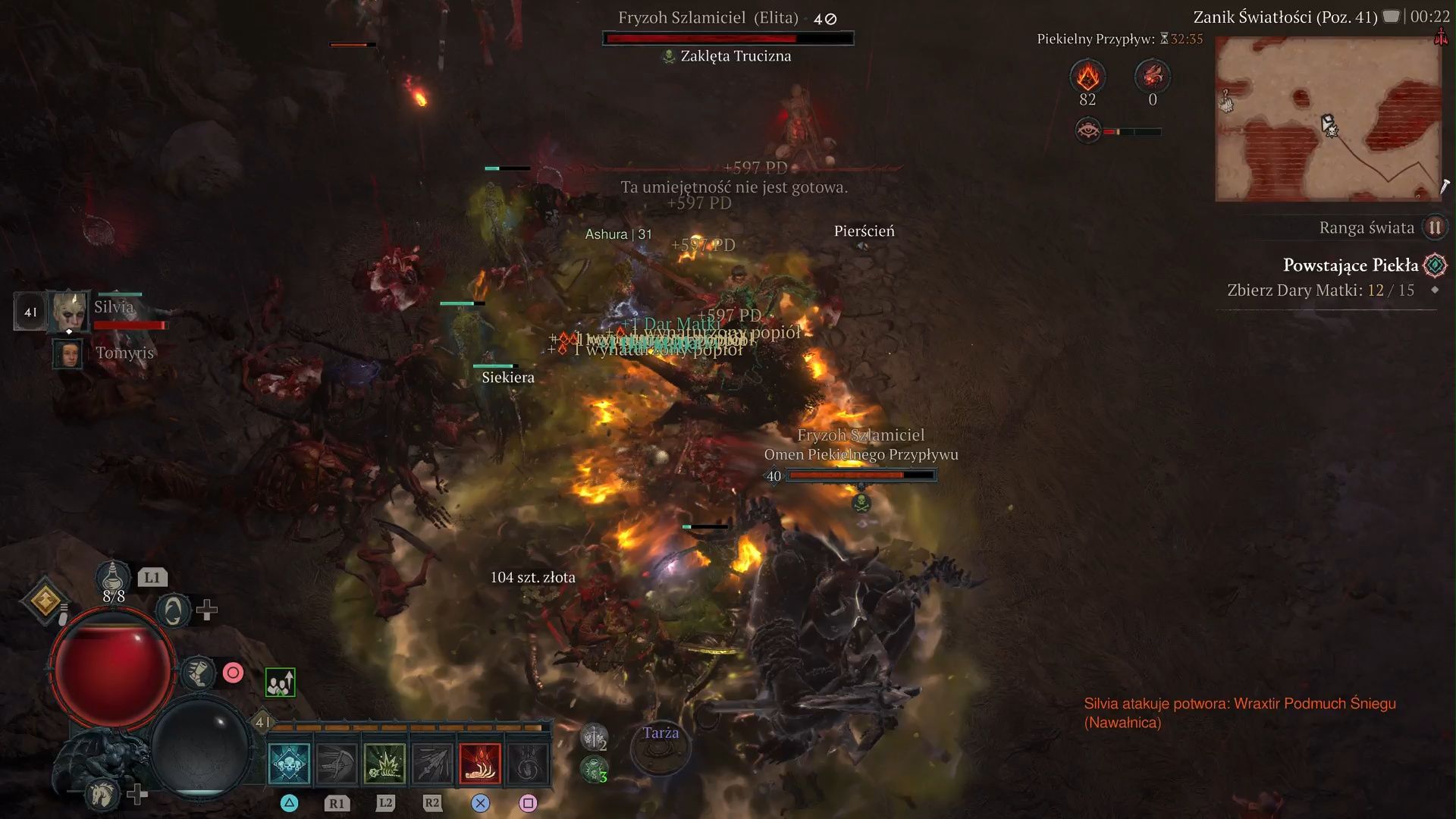This screenshot has height=819, width=1456.
Task: Open the minimap
Action: tap(1329, 119)
